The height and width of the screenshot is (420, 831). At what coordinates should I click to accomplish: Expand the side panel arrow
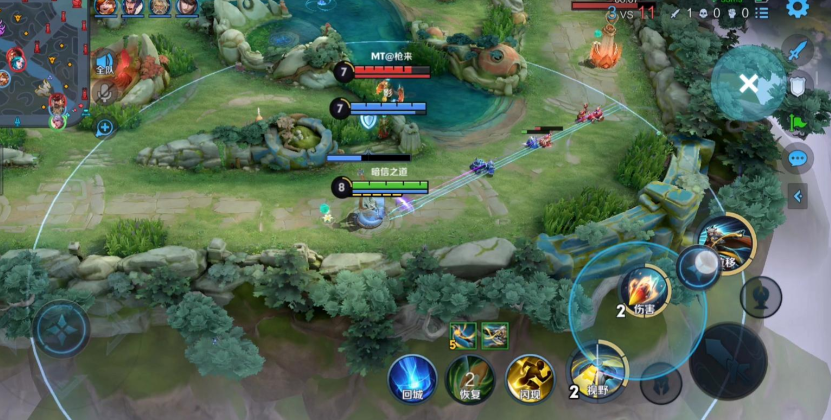[x=797, y=196]
